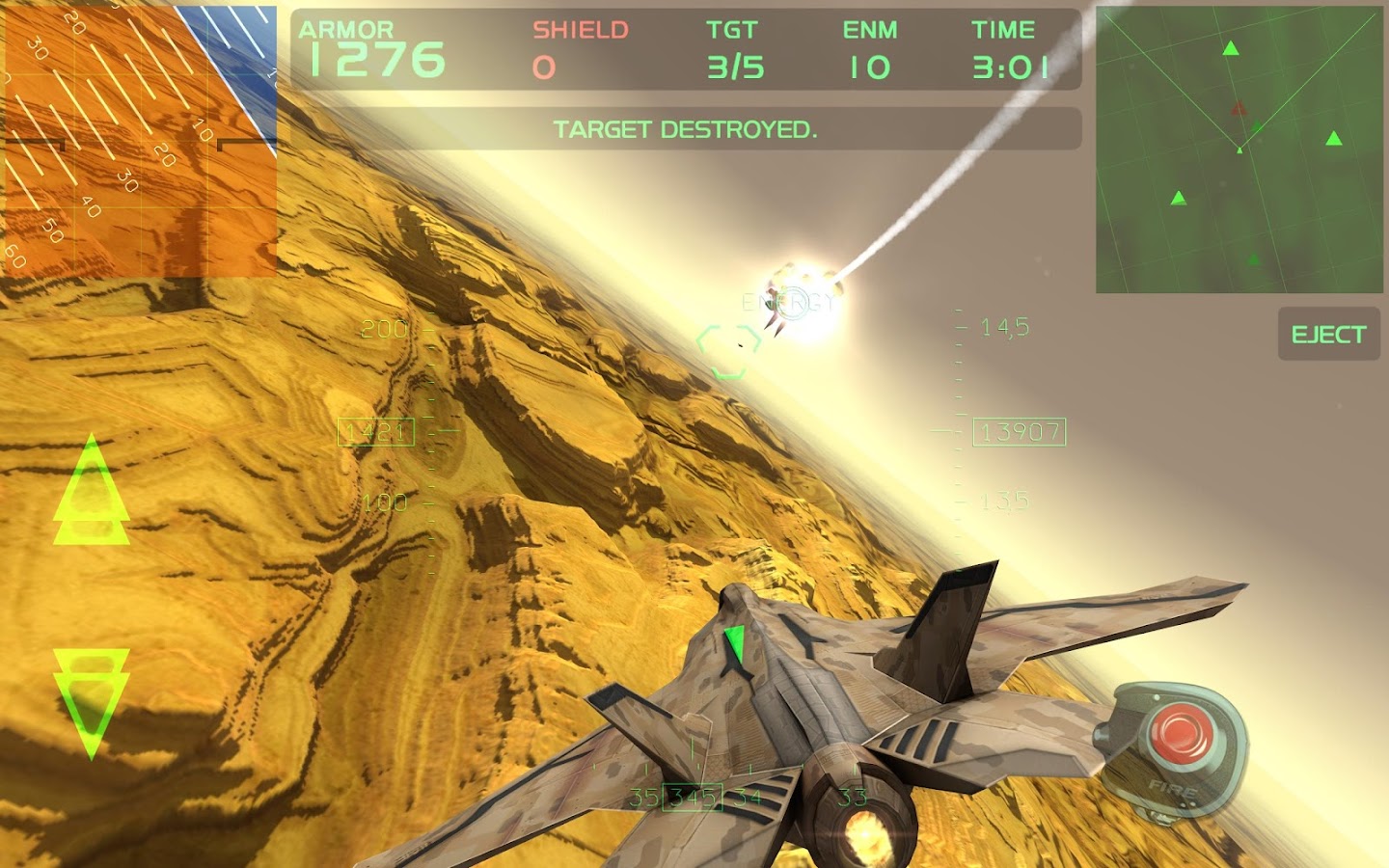Toggle the radar minimap display
The width and height of the screenshot is (1389, 868).
click(x=1238, y=149)
